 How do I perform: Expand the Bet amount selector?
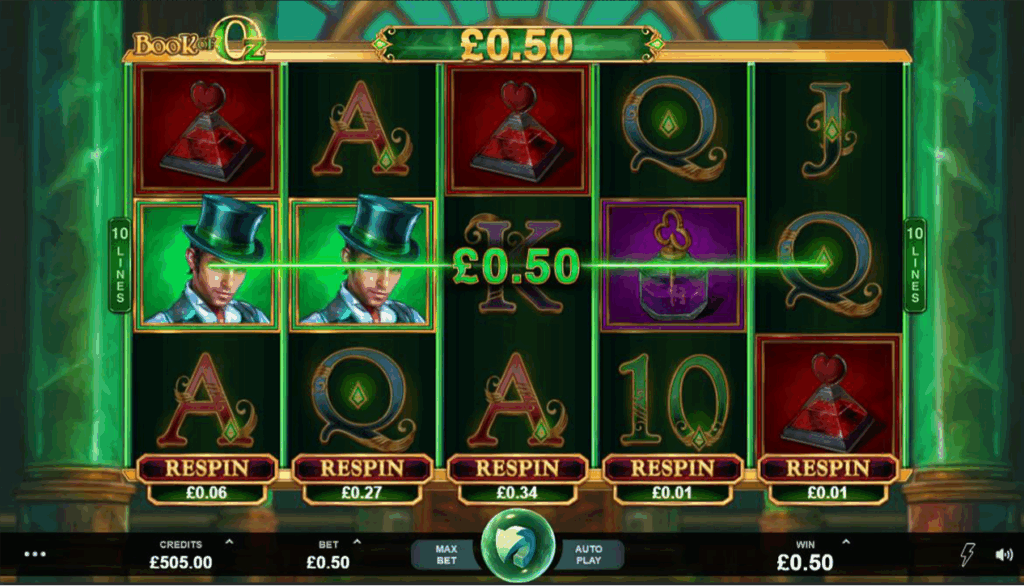[x=358, y=543]
